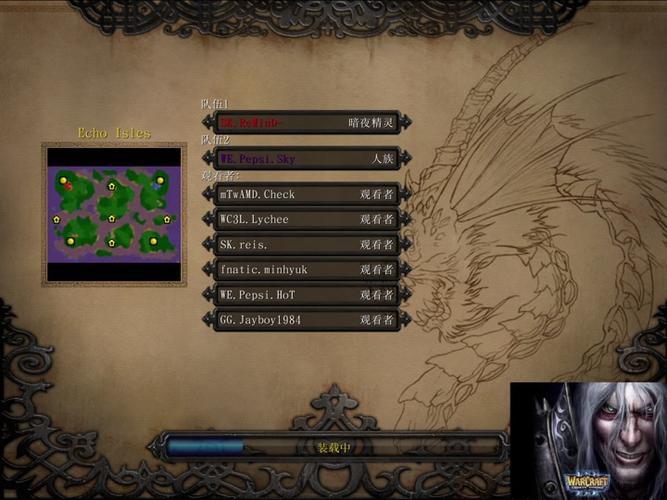Click the WE.Pepsi.HoT observer entry

(306, 295)
